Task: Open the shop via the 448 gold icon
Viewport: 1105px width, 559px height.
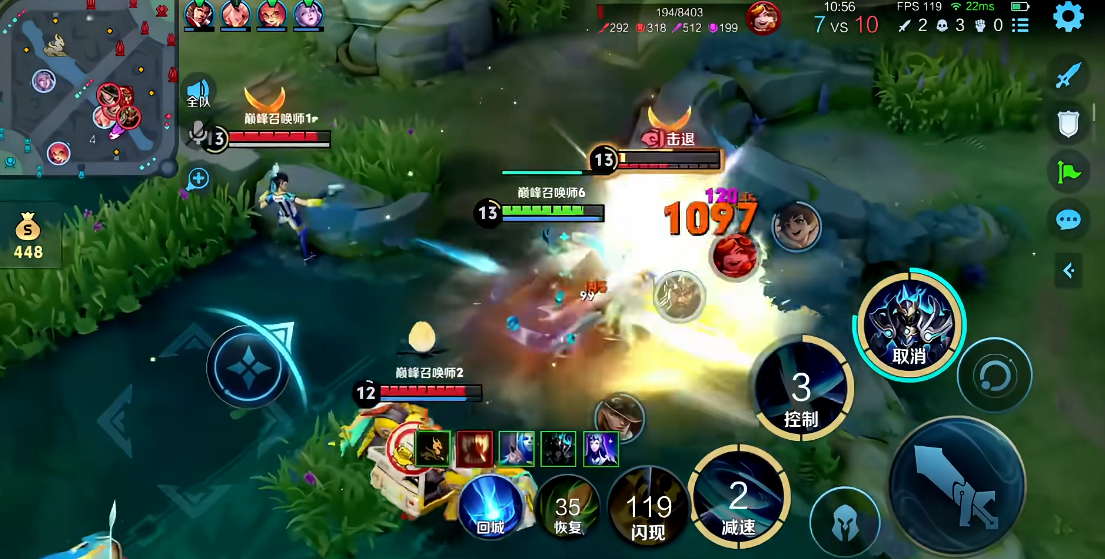Action: tap(28, 238)
